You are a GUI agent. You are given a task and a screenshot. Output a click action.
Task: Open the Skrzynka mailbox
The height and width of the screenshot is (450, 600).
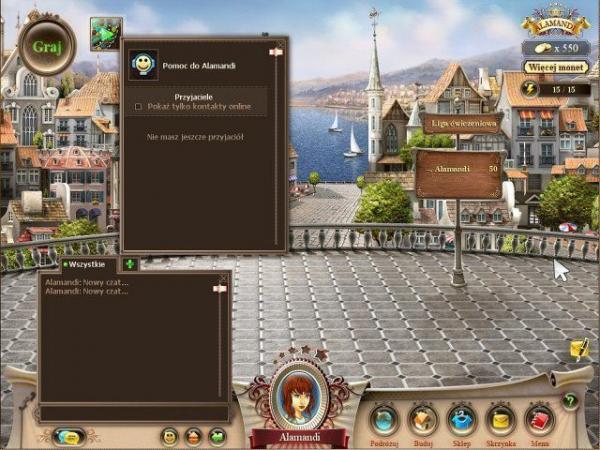pos(501,419)
